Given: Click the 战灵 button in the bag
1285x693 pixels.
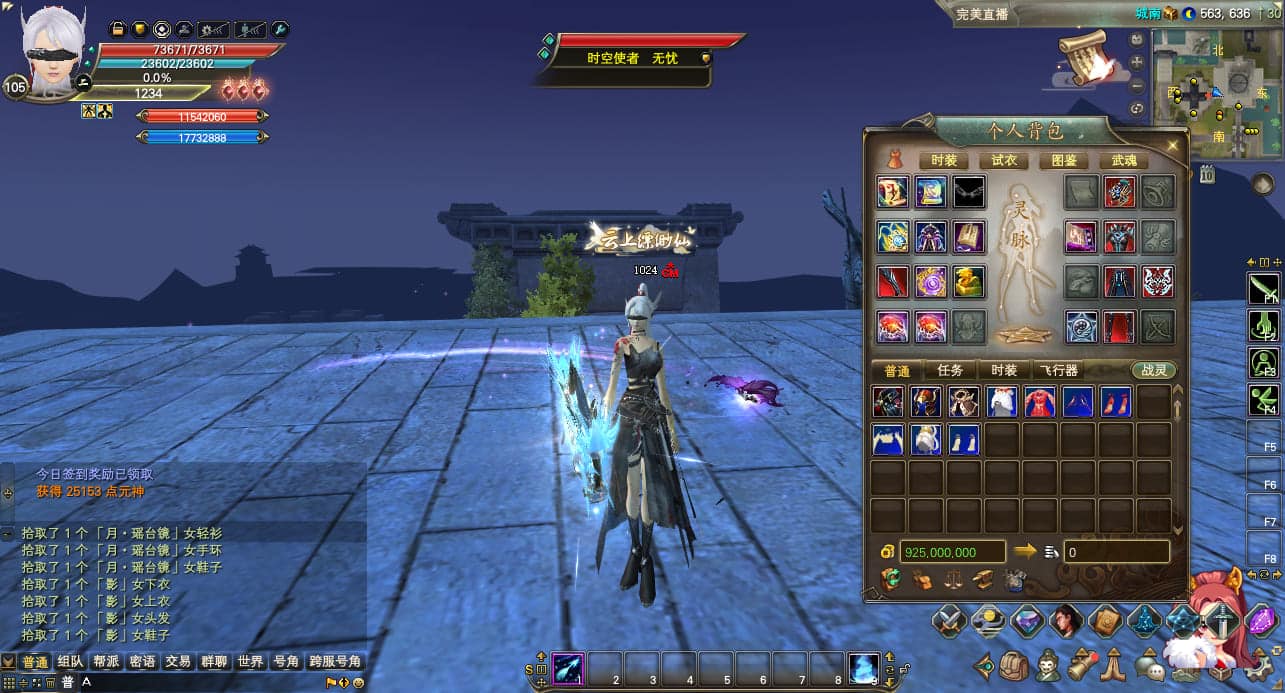Looking at the screenshot, I should [1154, 370].
